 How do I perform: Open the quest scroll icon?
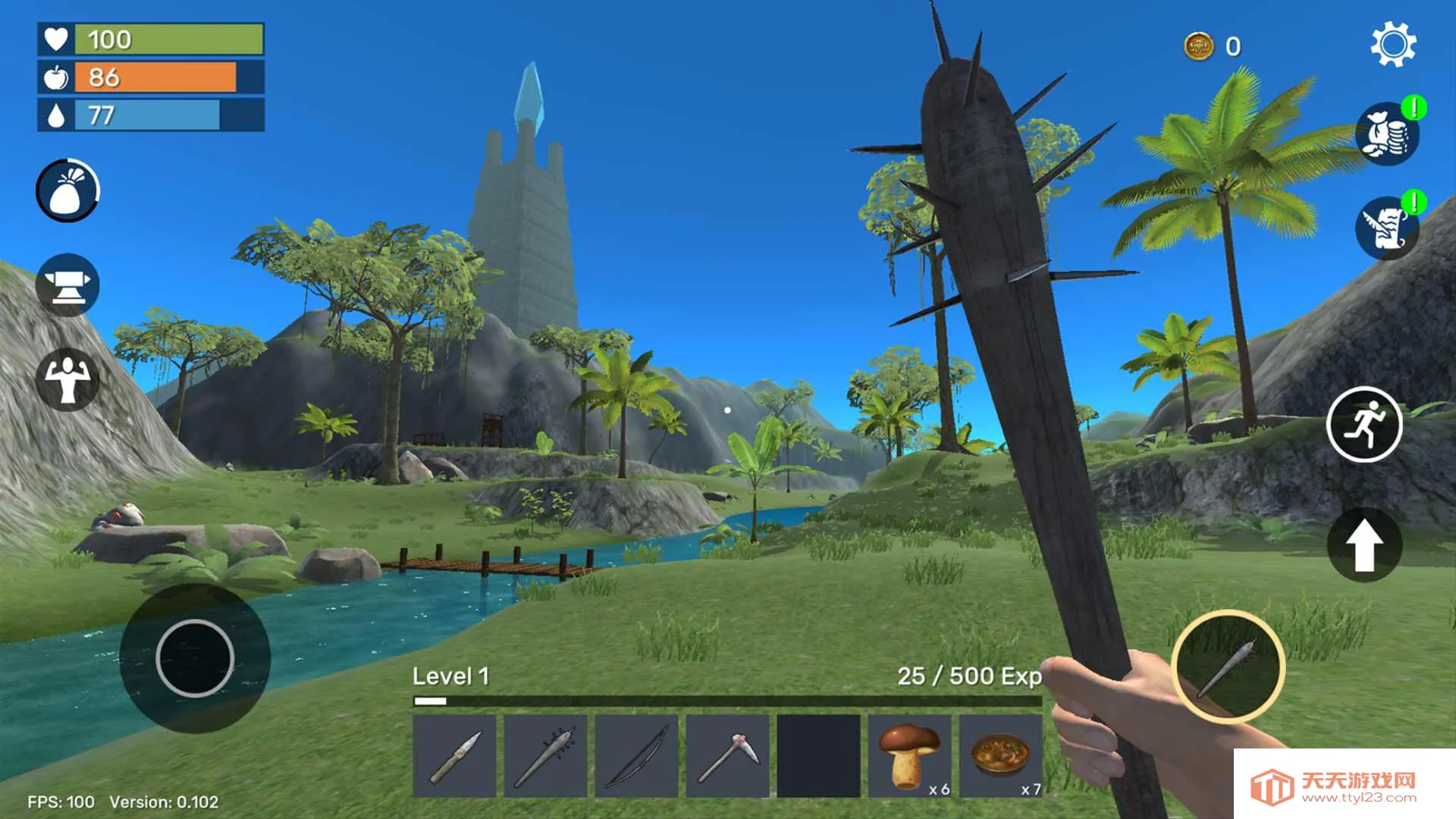pyautogui.click(x=1387, y=227)
